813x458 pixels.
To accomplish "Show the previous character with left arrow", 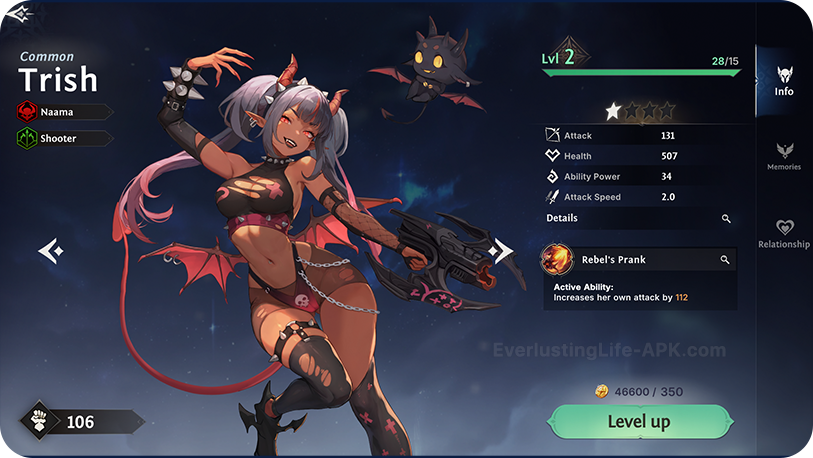I will pyautogui.click(x=51, y=251).
